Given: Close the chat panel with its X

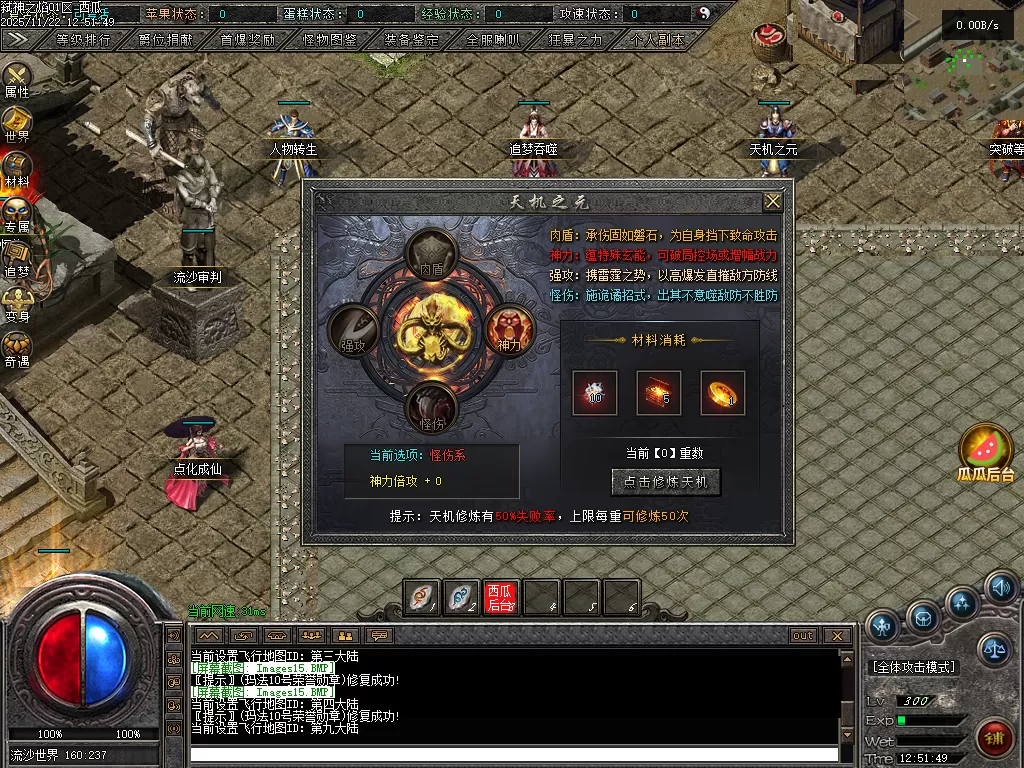Looking at the screenshot, I should pyautogui.click(x=838, y=635).
